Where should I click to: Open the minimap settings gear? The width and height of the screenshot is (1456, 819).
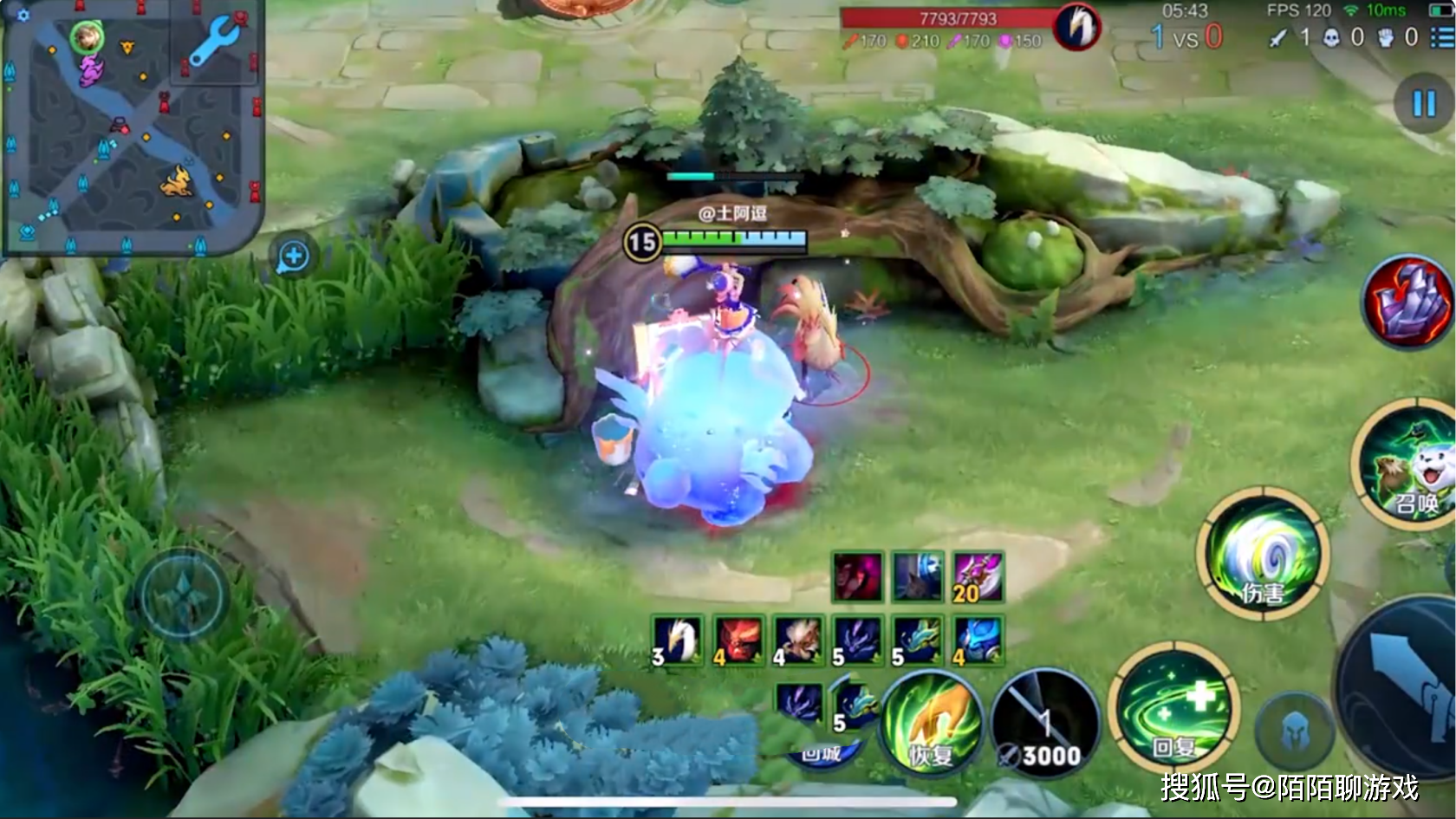coord(23,15)
